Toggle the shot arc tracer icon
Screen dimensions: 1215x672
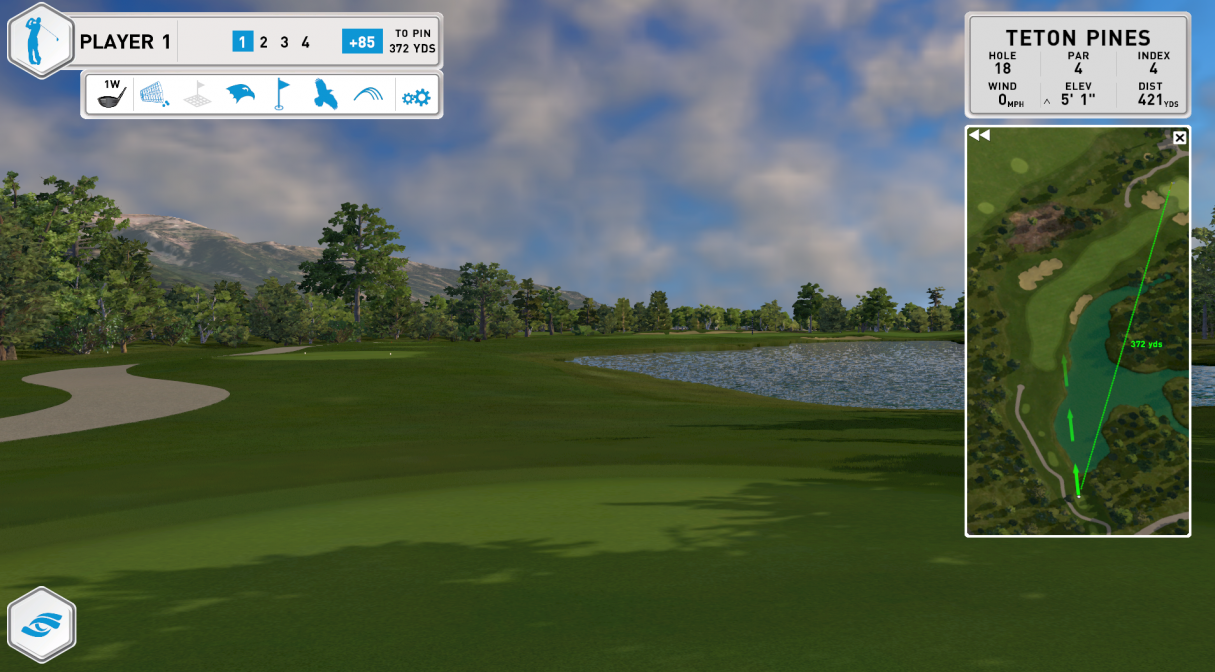(368, 95)
